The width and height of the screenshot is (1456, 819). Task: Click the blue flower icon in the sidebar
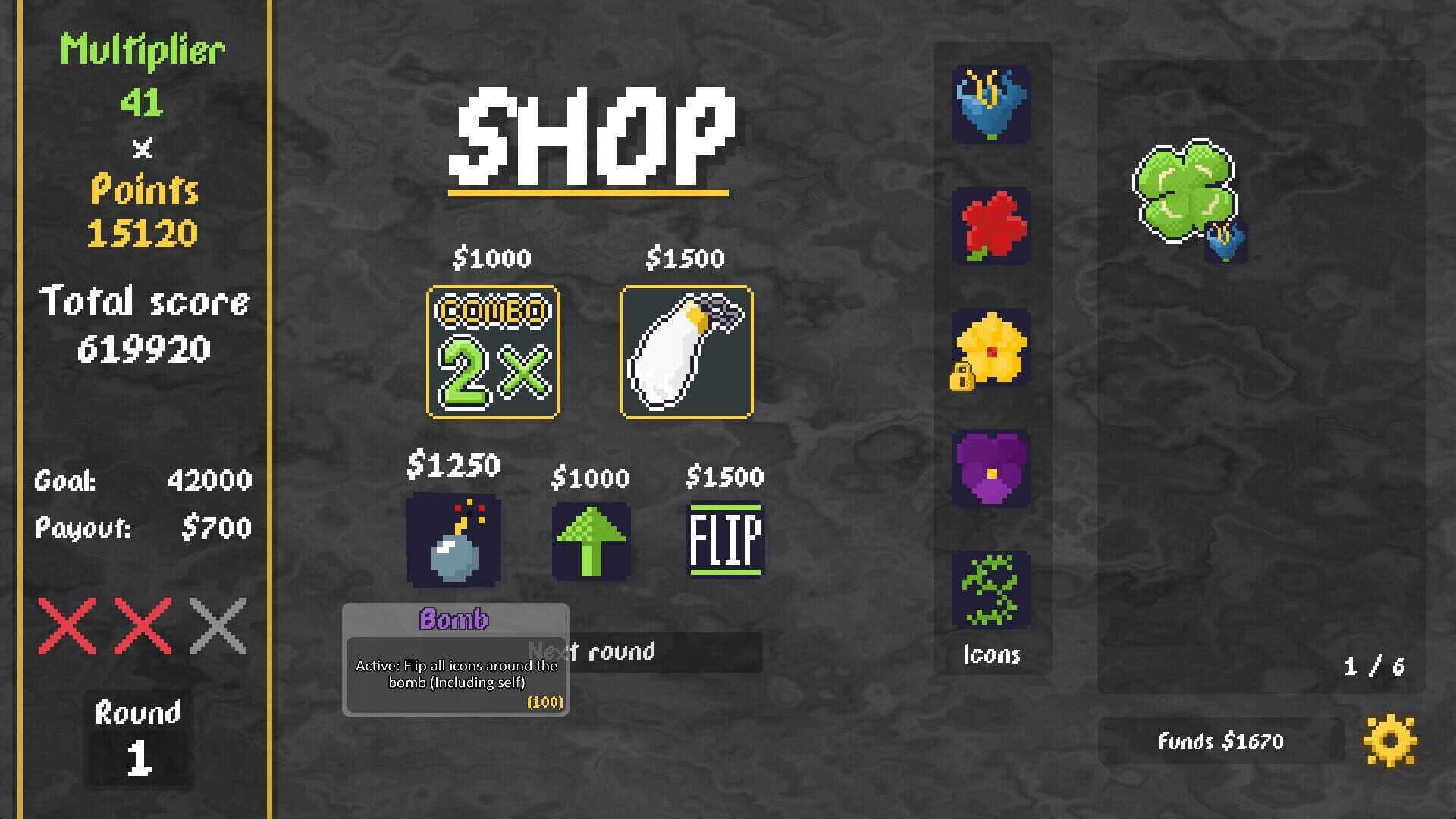[x=990, y=106]
